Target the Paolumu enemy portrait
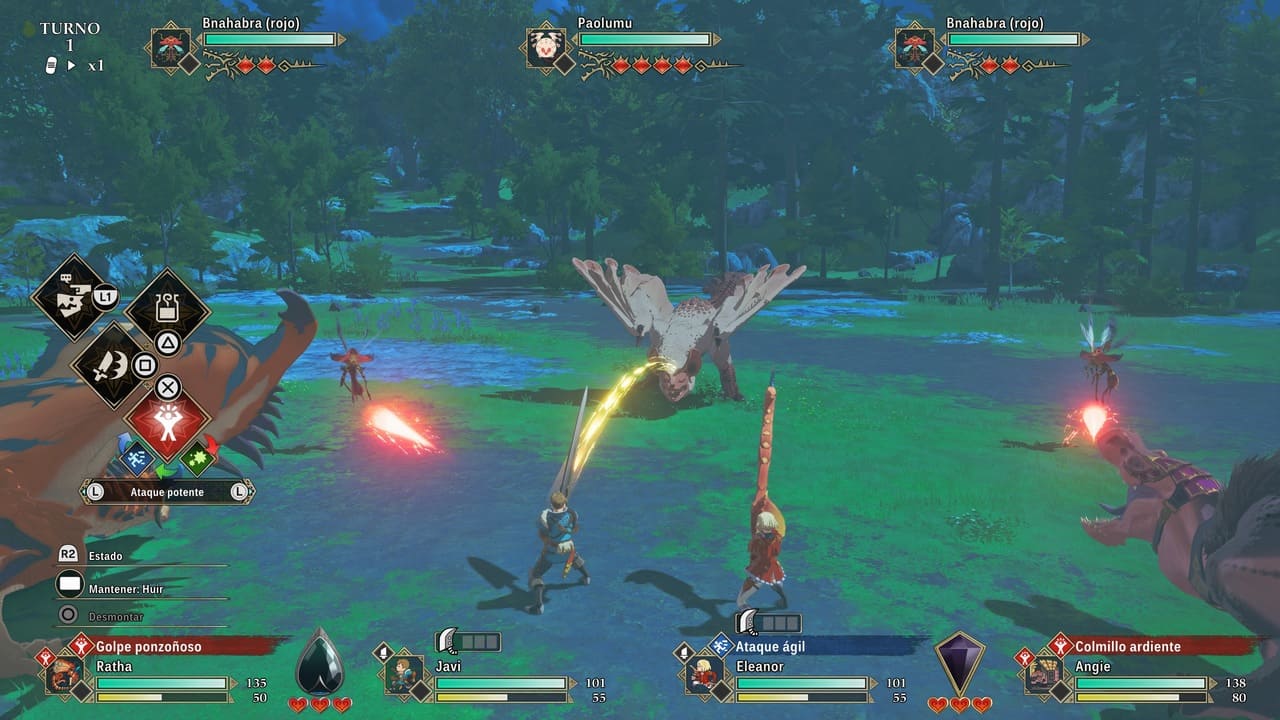This screenshot has height=720, width=1280. (545, 47)
